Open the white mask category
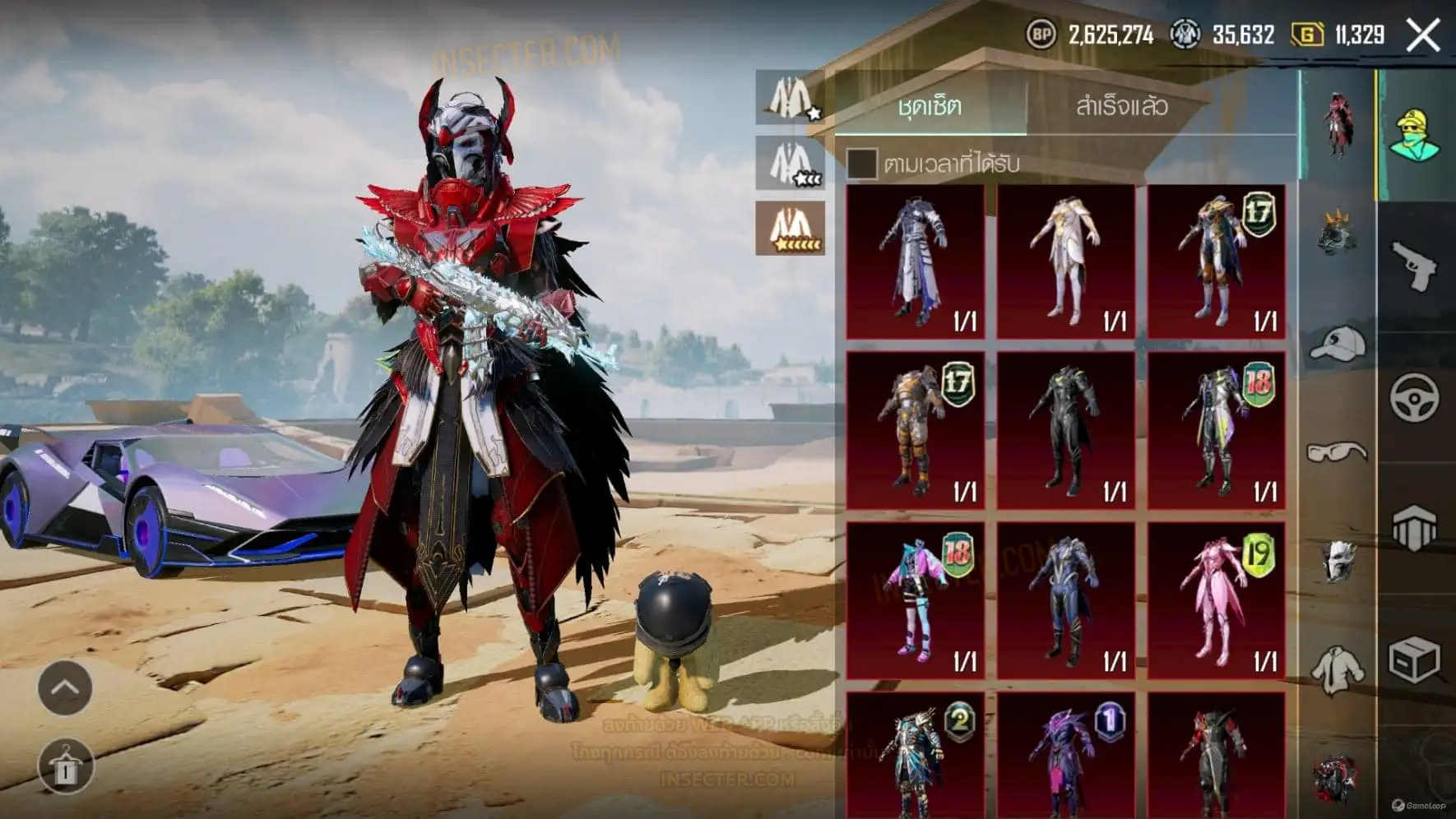The image size is (1456, 819). [1337, 561]
